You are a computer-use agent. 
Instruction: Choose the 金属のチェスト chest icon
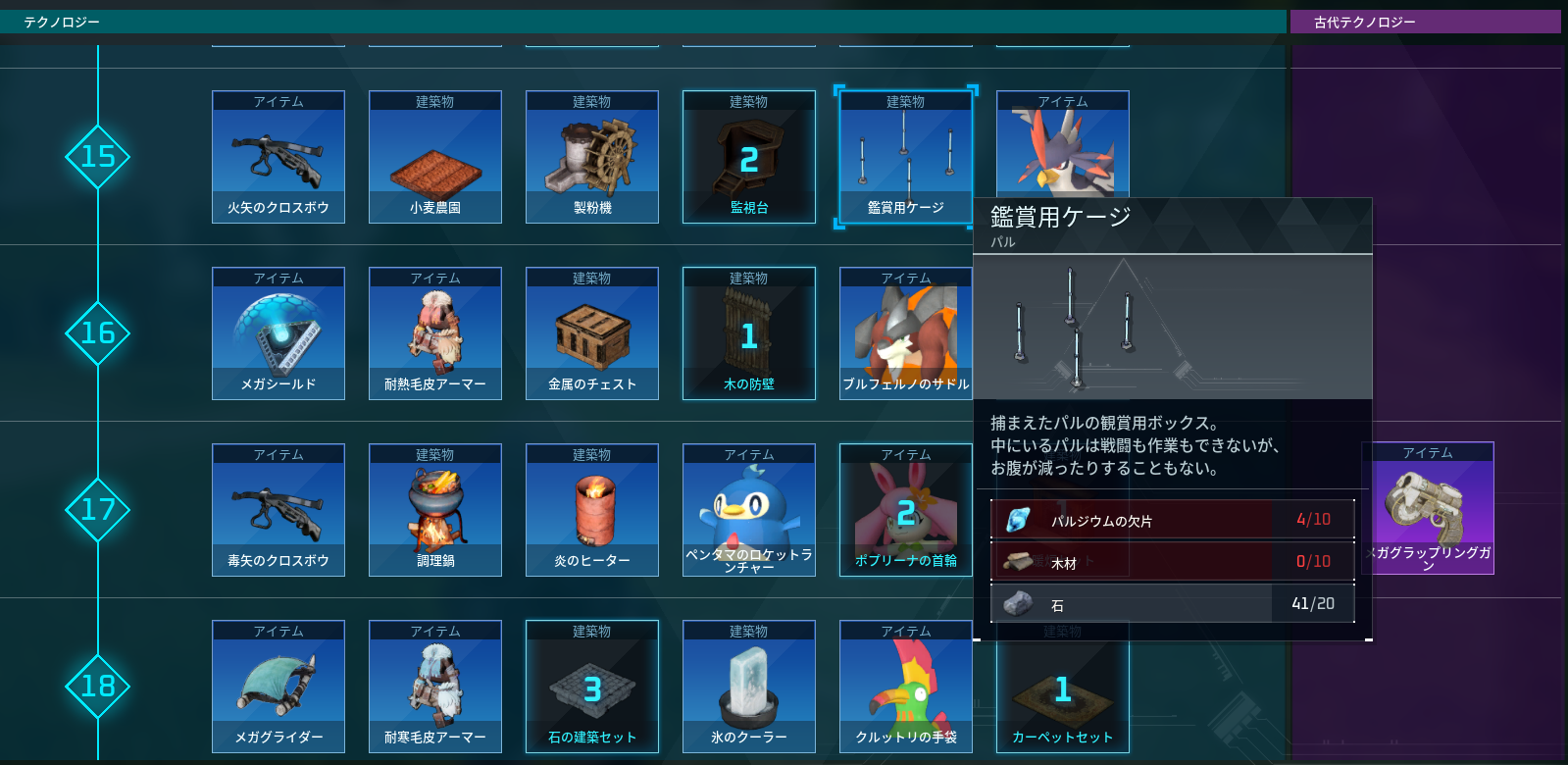[591, 333]
